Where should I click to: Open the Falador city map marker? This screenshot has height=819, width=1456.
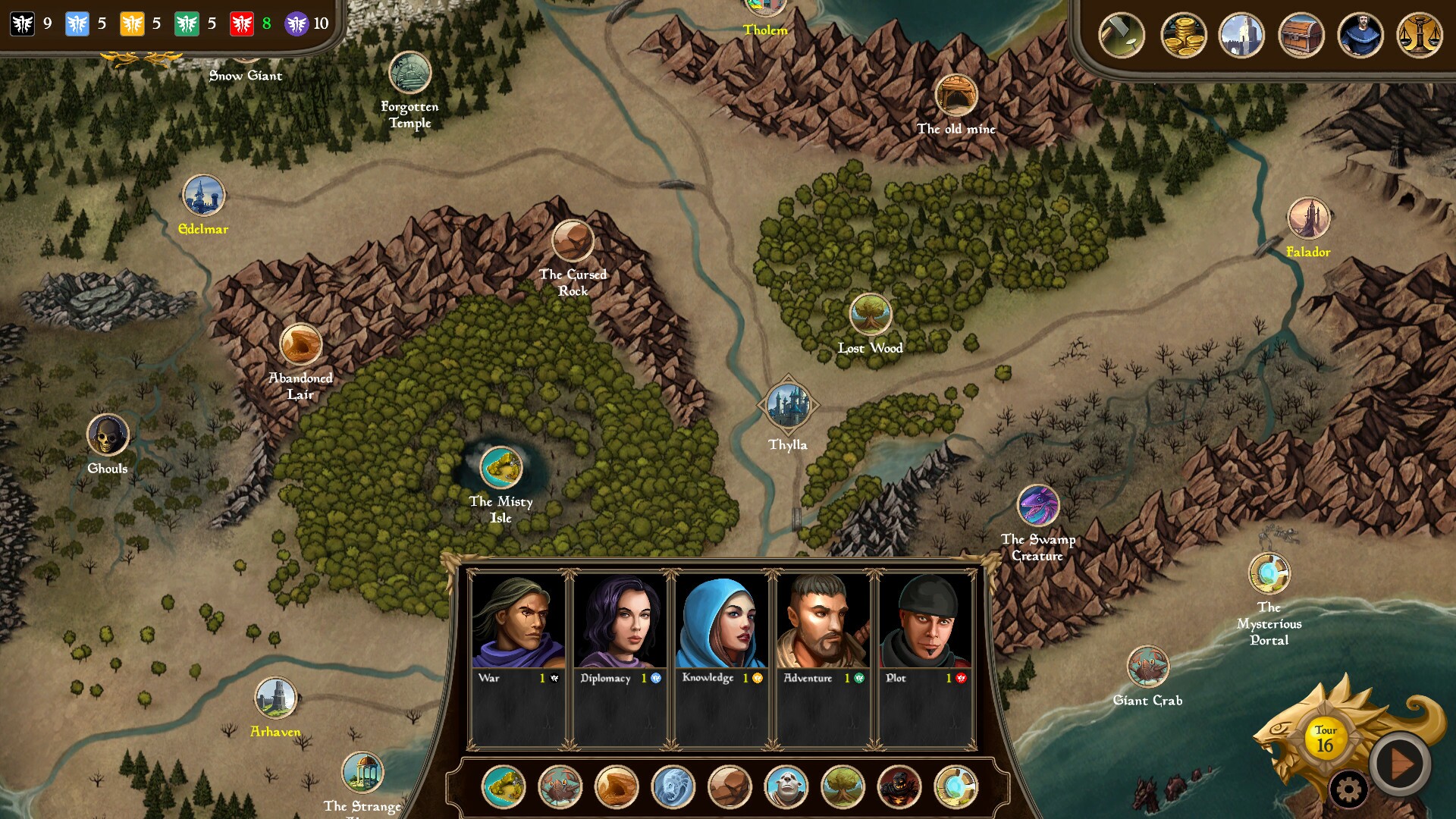1308,218
